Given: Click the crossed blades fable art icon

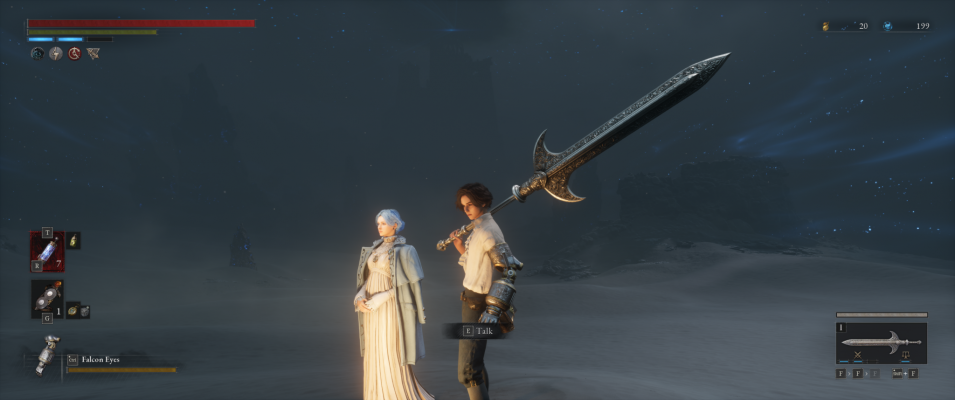Looking at the screenshot, I should tap(857, 355).
